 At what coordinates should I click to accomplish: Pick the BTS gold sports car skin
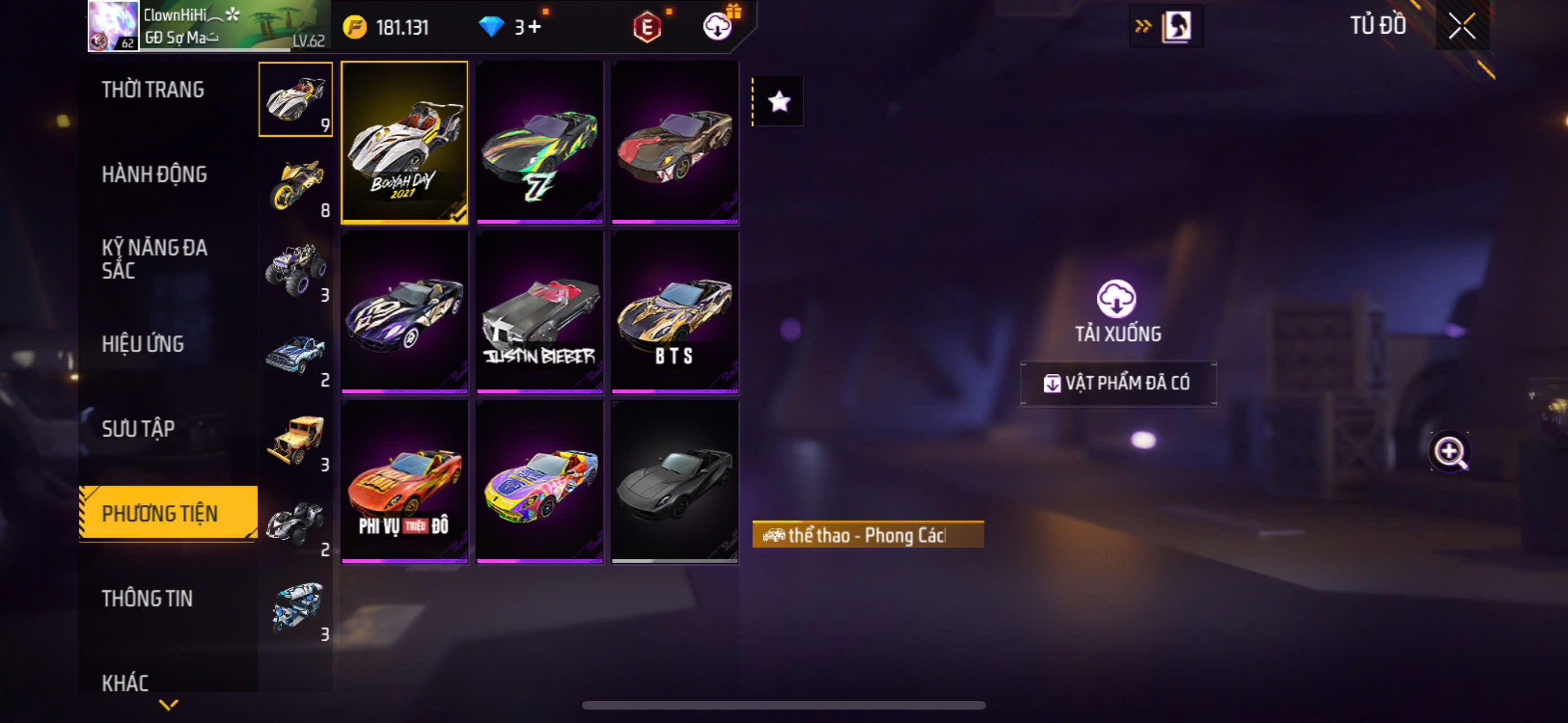pyautogui.click(x=675, y=312)
